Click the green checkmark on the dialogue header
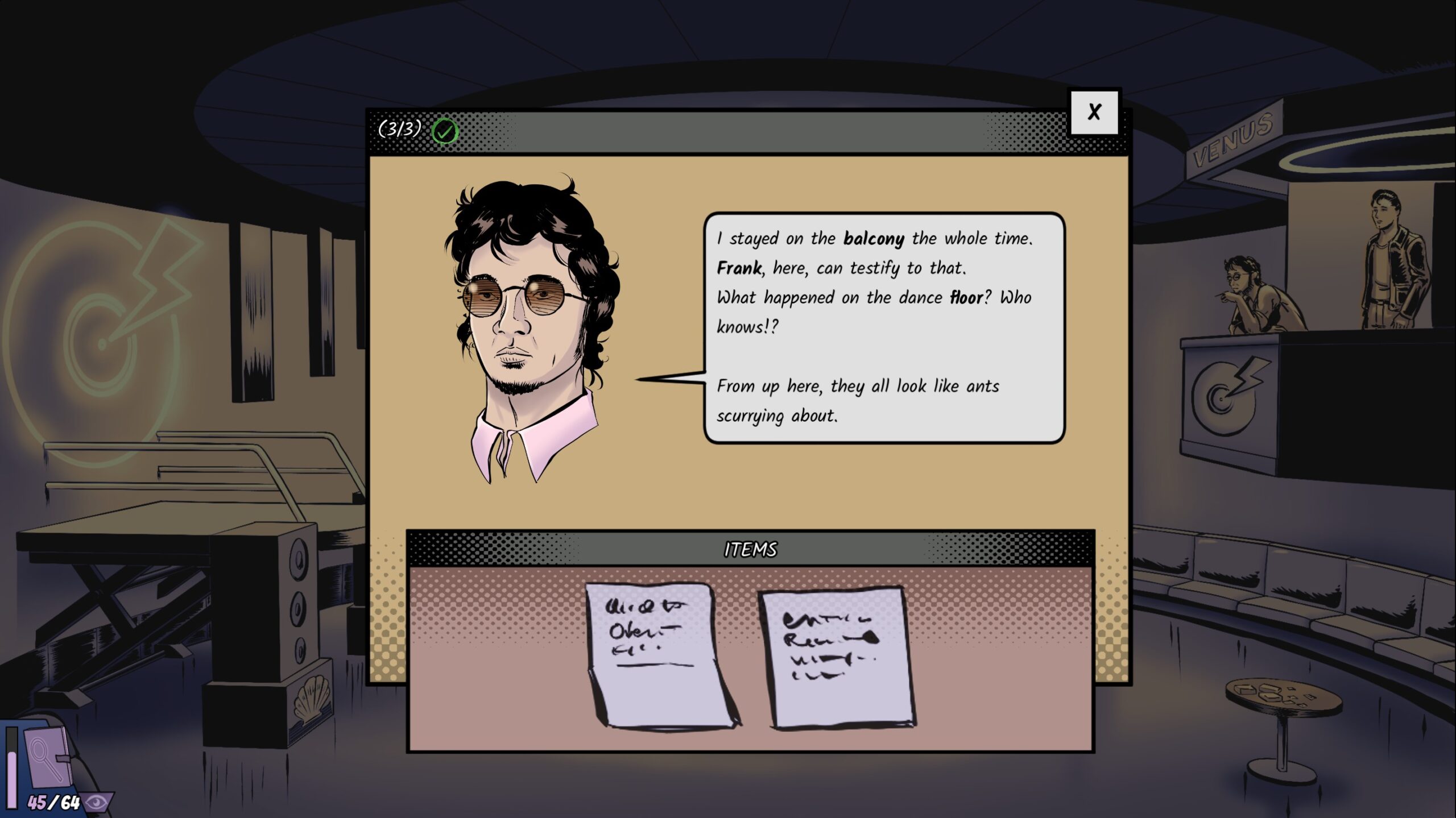This screenshot has width=1456, height=818. pos(445,131)
